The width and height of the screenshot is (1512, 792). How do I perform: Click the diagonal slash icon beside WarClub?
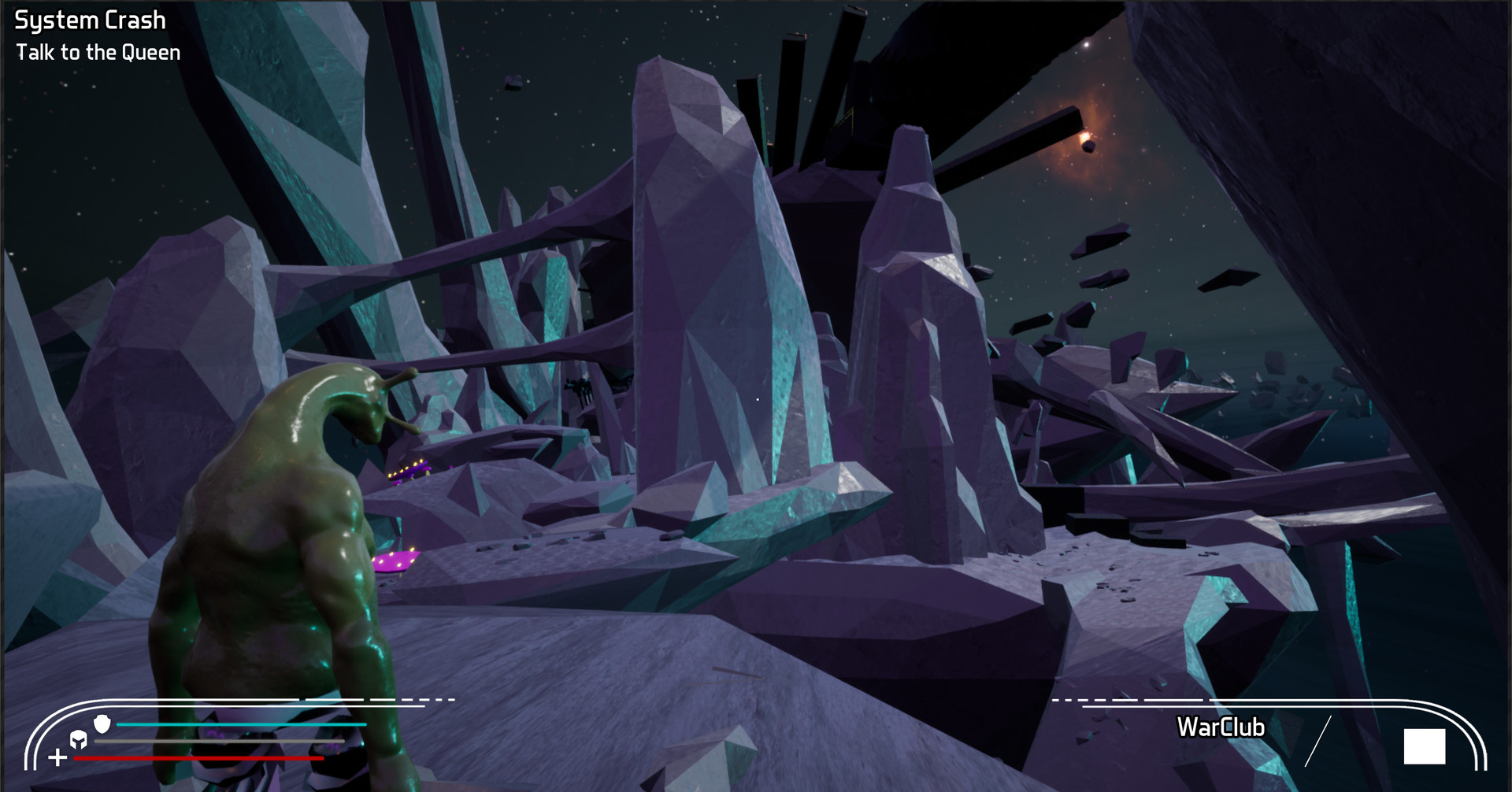(x=1319, y=738)
